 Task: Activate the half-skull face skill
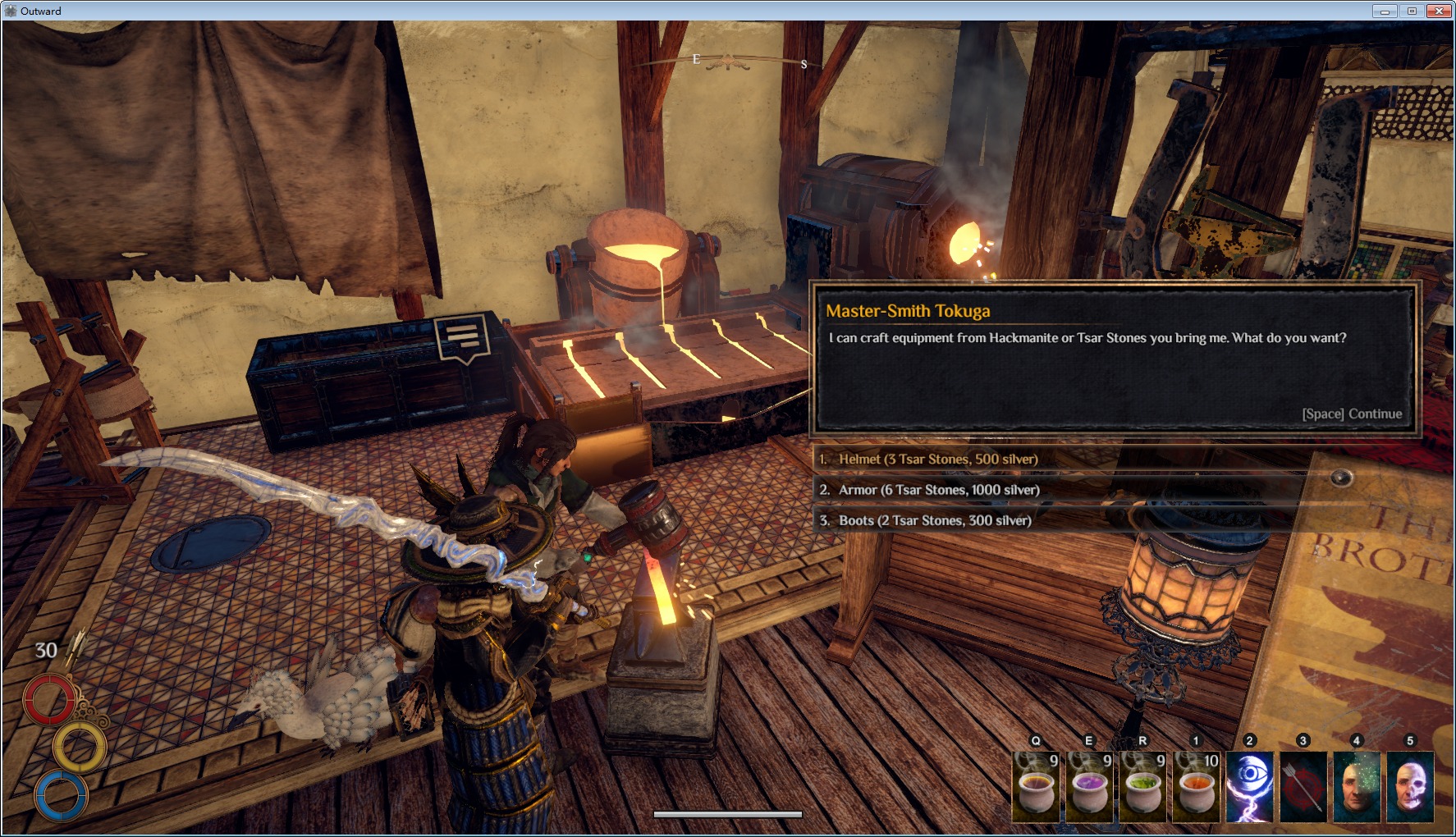[x=1410, y=787]
